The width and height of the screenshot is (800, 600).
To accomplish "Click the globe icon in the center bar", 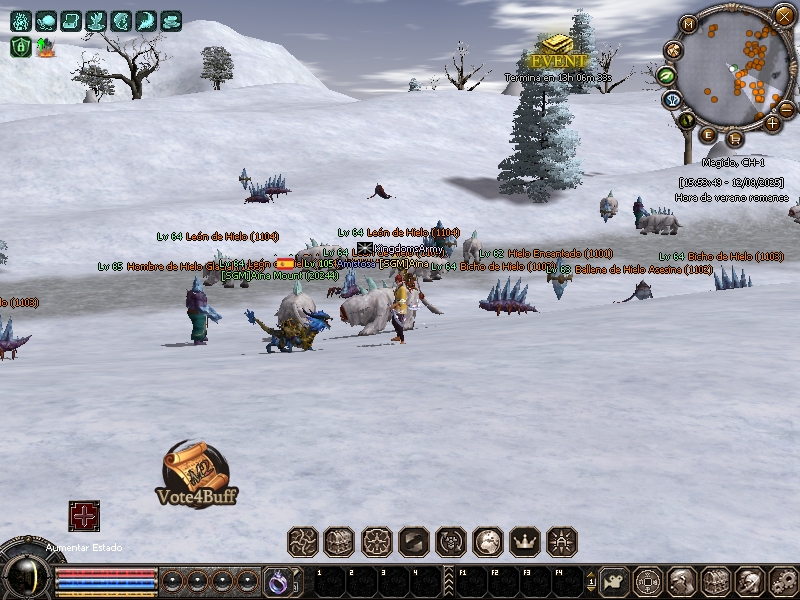I will [488, 542].
